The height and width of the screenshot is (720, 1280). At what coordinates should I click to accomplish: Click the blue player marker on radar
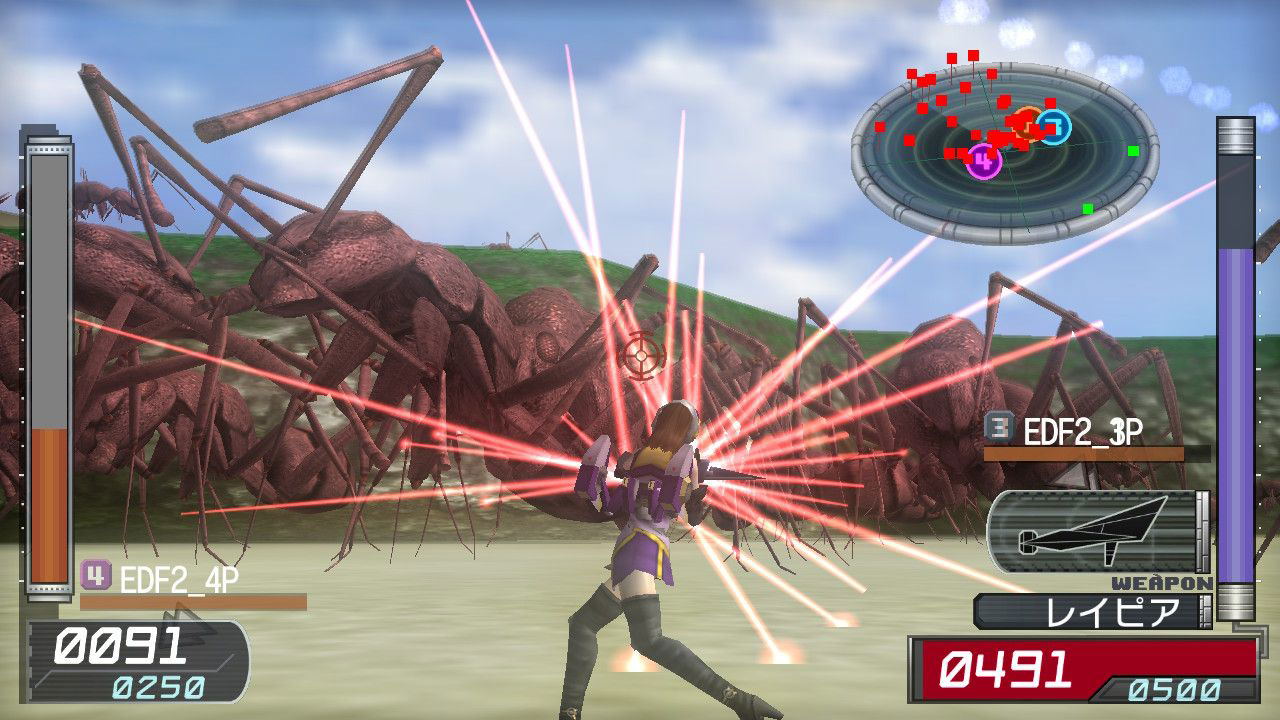click(x=1053, y=127)
